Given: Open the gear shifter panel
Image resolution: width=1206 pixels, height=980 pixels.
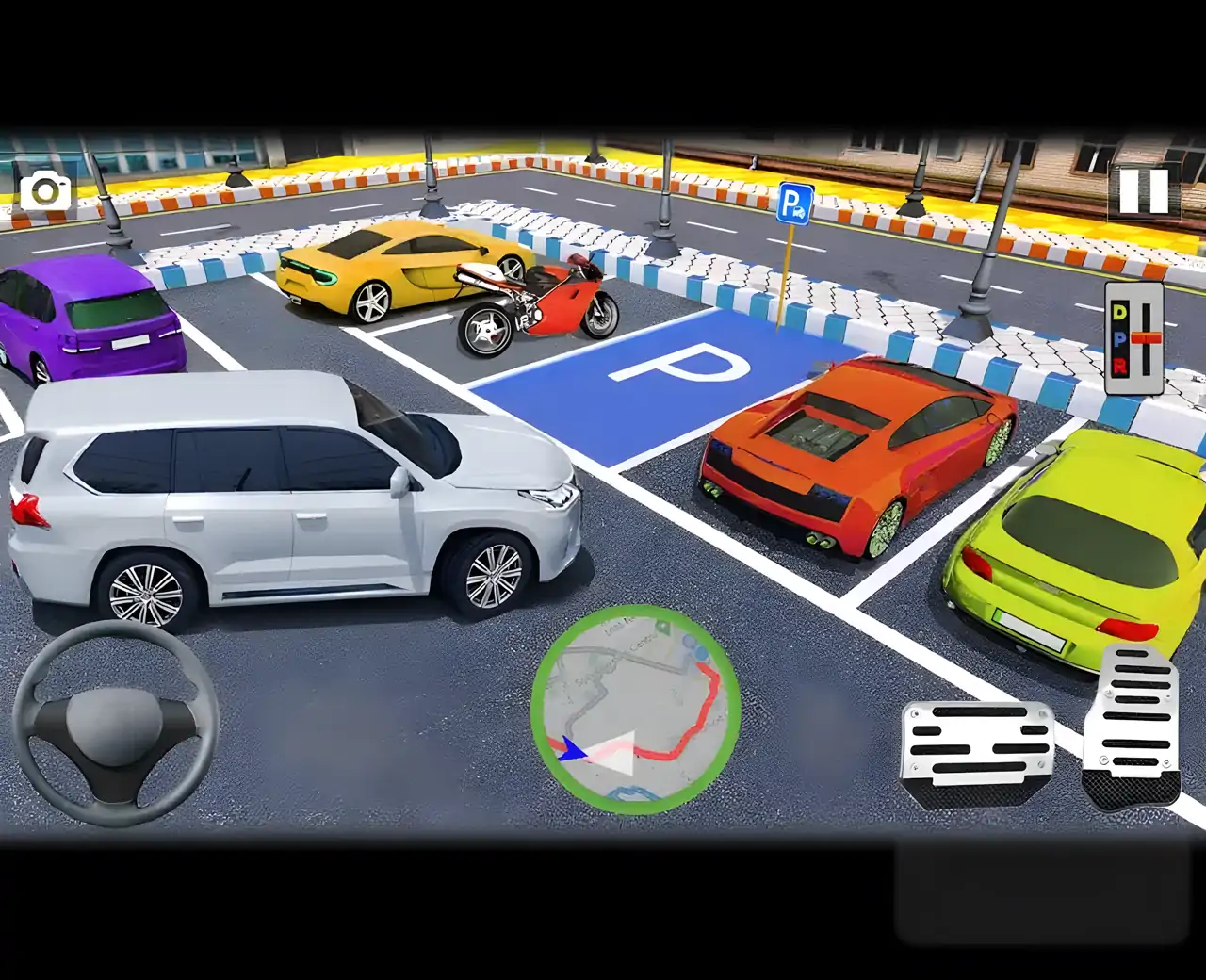Looking at the screenshot, I should click(1133, 337).
